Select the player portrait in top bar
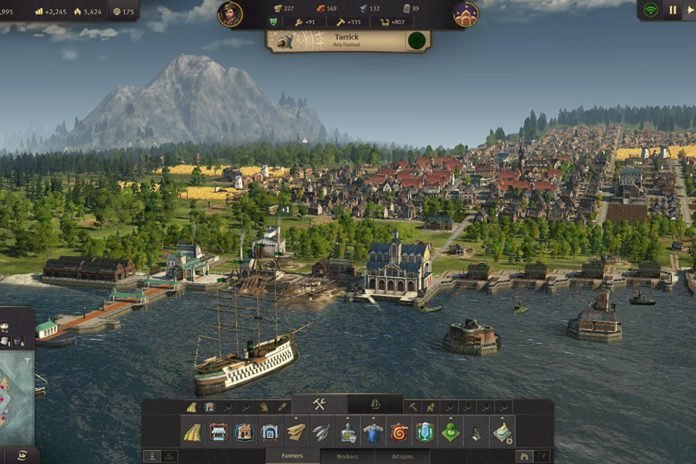696x464 pixels. pyautogui.click(x=231, y=14)
